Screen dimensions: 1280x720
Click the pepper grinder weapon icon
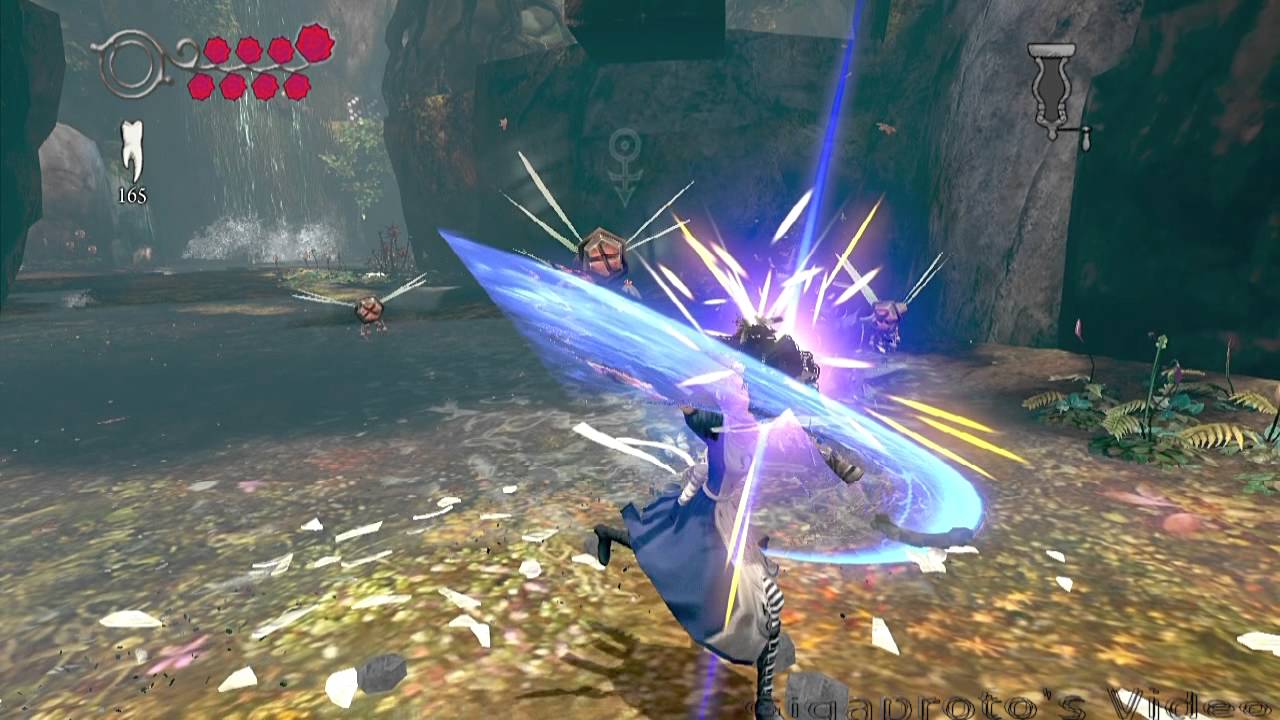pos(1053,89)
